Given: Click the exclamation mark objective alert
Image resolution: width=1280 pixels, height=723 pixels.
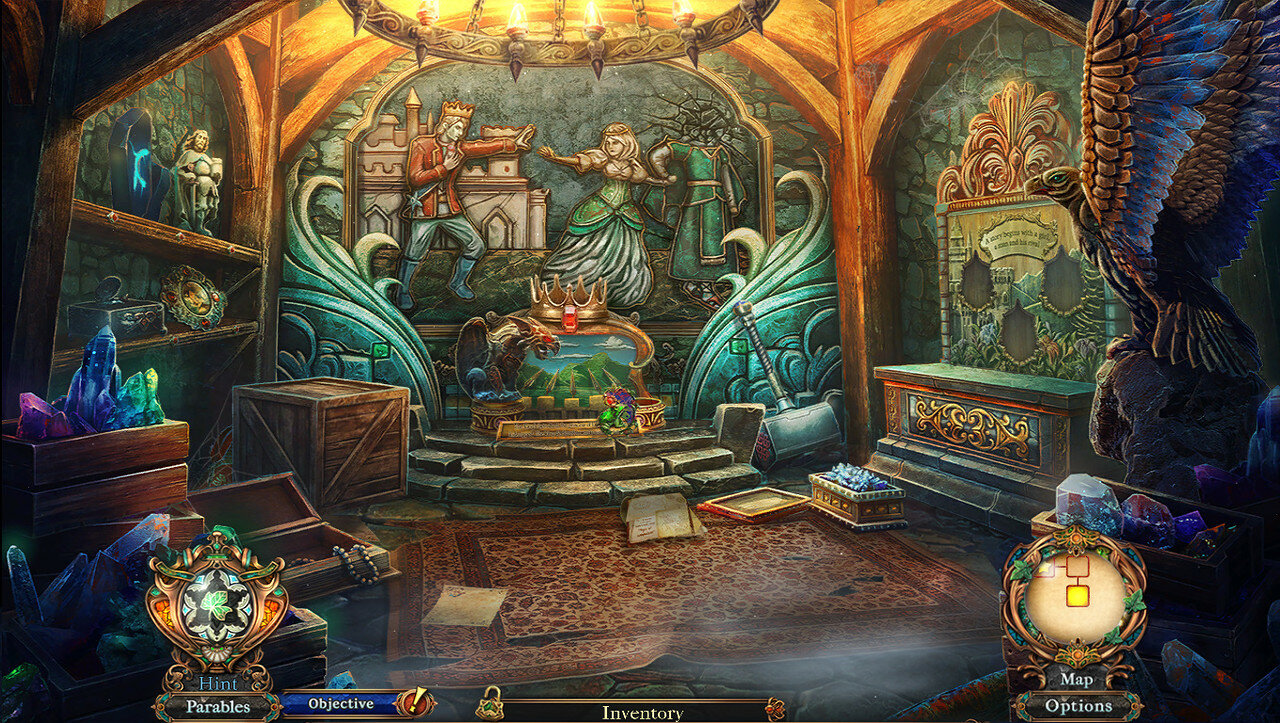Looking at the screenshot, I should [413, 703].
